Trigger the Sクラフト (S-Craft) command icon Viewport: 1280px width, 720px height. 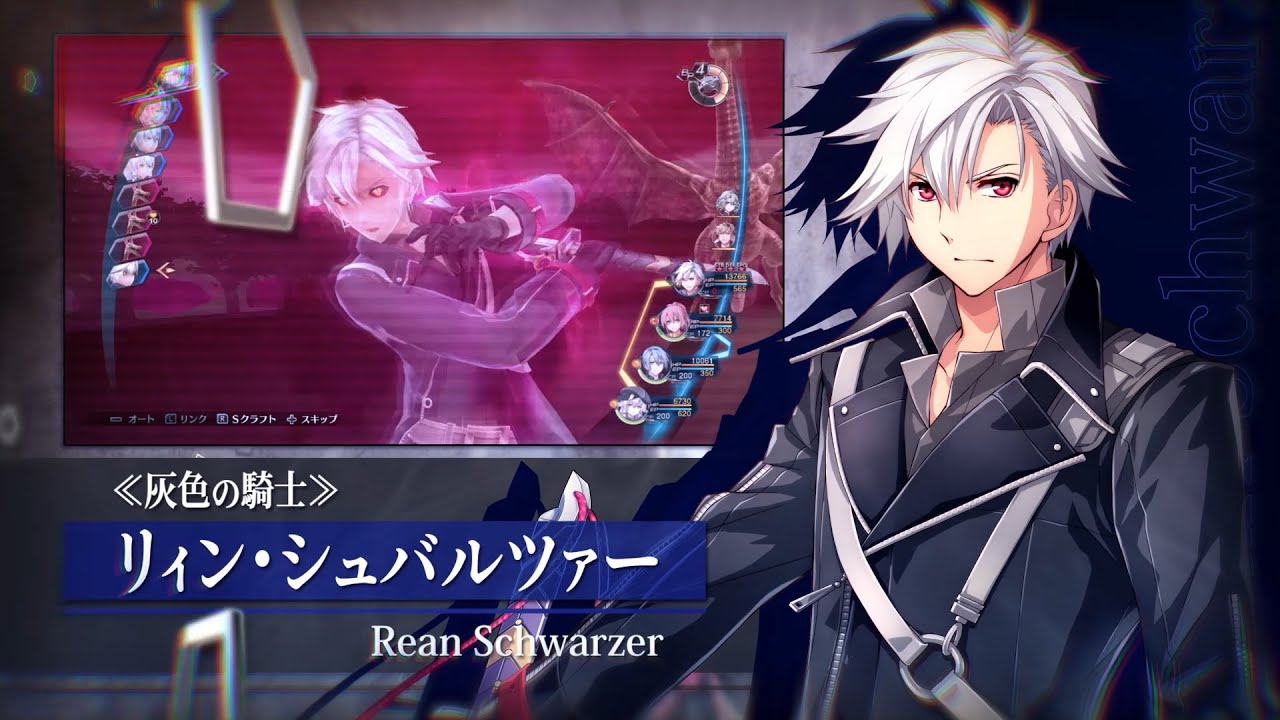(x=252, y=417)
